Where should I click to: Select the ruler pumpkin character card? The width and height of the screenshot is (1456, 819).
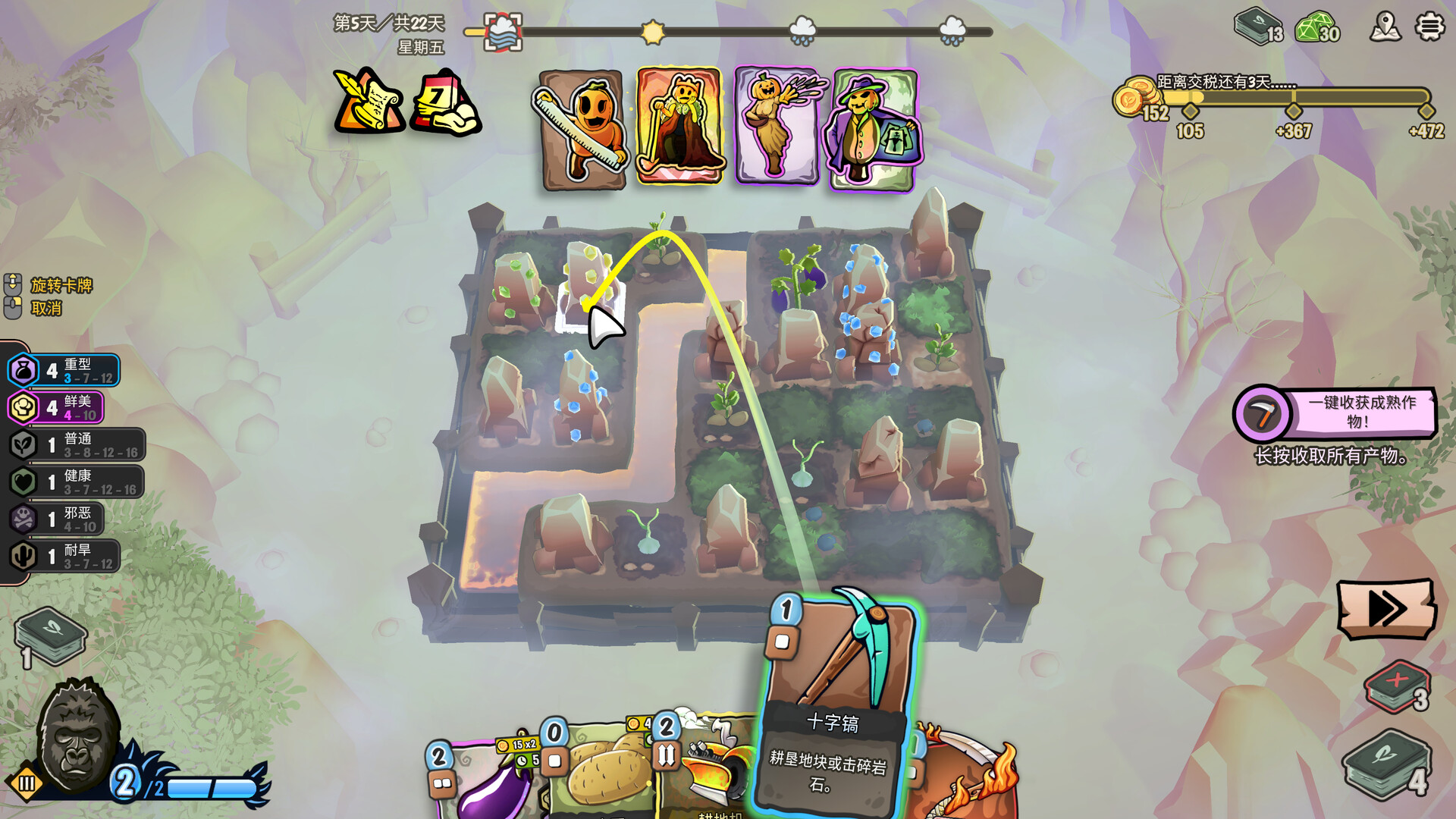coord(582,129)
